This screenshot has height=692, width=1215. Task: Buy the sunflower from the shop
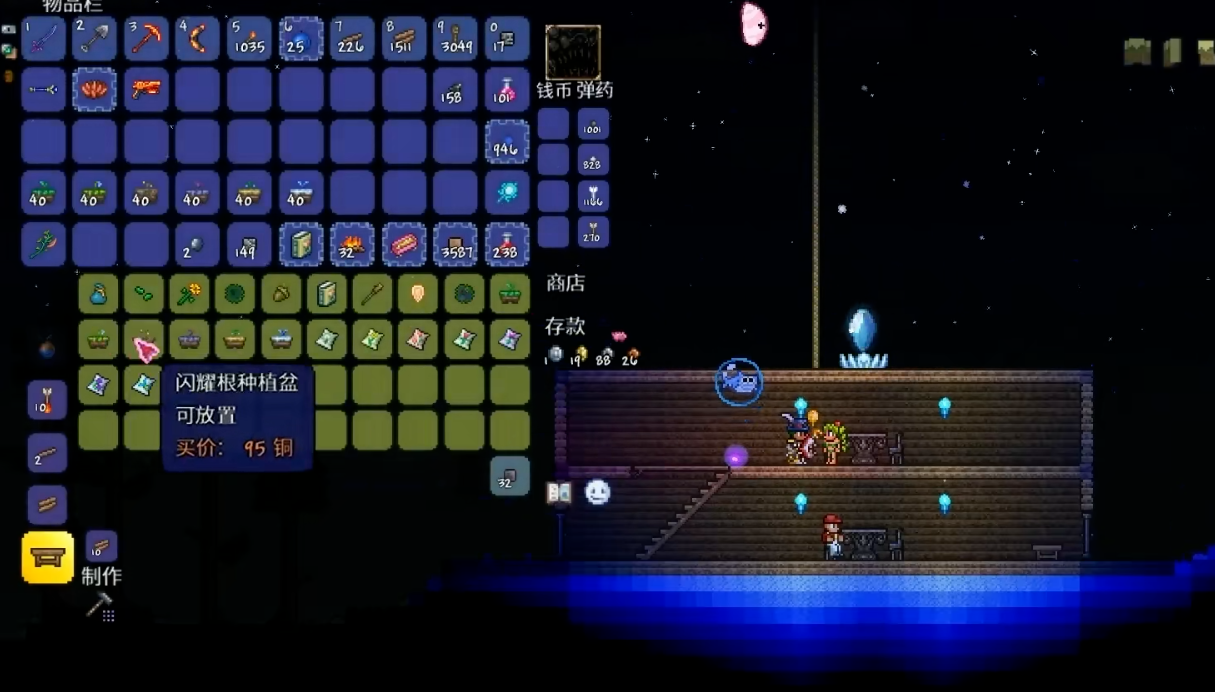point(189,295)
